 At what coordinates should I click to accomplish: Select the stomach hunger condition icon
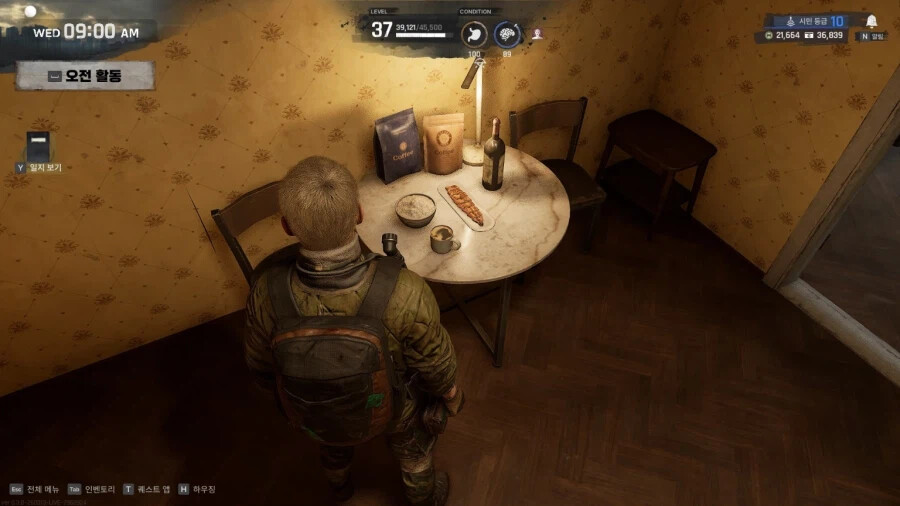click(x=474, y=33)
